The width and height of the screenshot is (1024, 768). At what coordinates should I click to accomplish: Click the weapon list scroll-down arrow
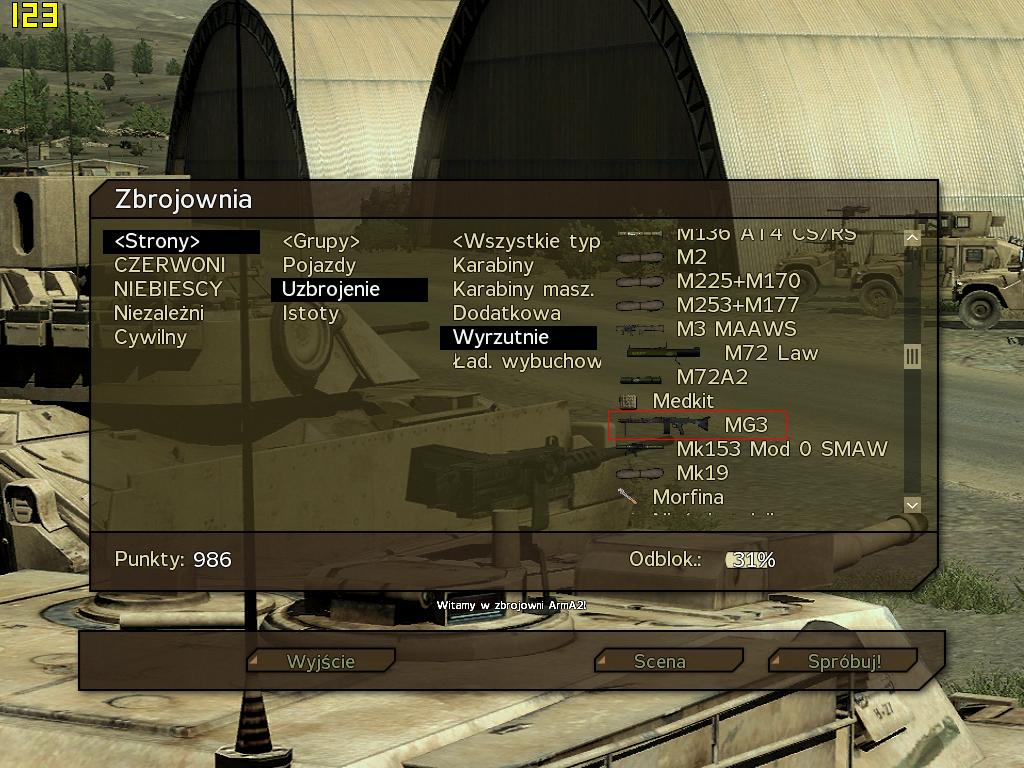[x=911, y=506]
